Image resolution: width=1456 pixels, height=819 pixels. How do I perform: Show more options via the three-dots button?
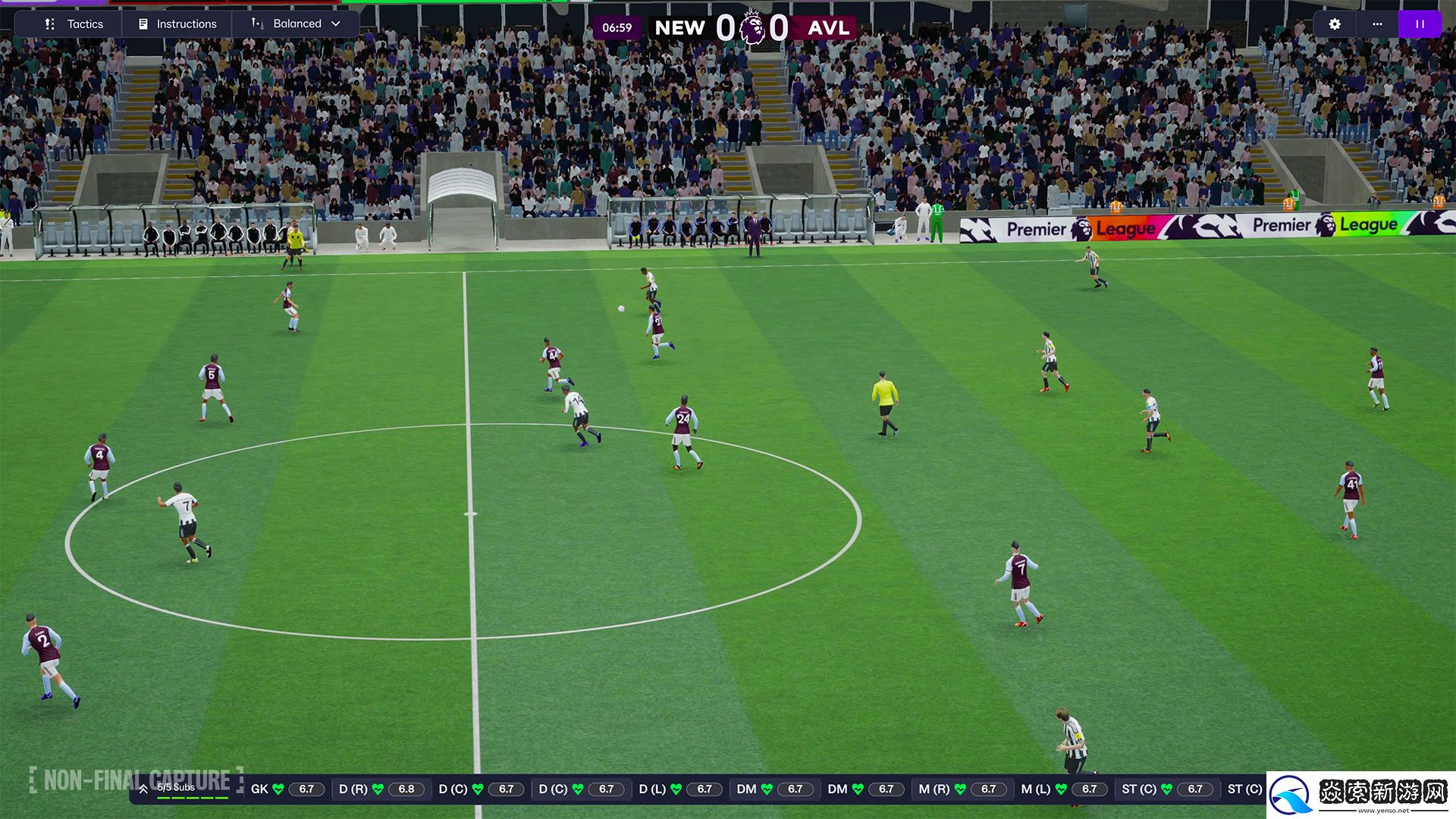(x=1377, y=24)
